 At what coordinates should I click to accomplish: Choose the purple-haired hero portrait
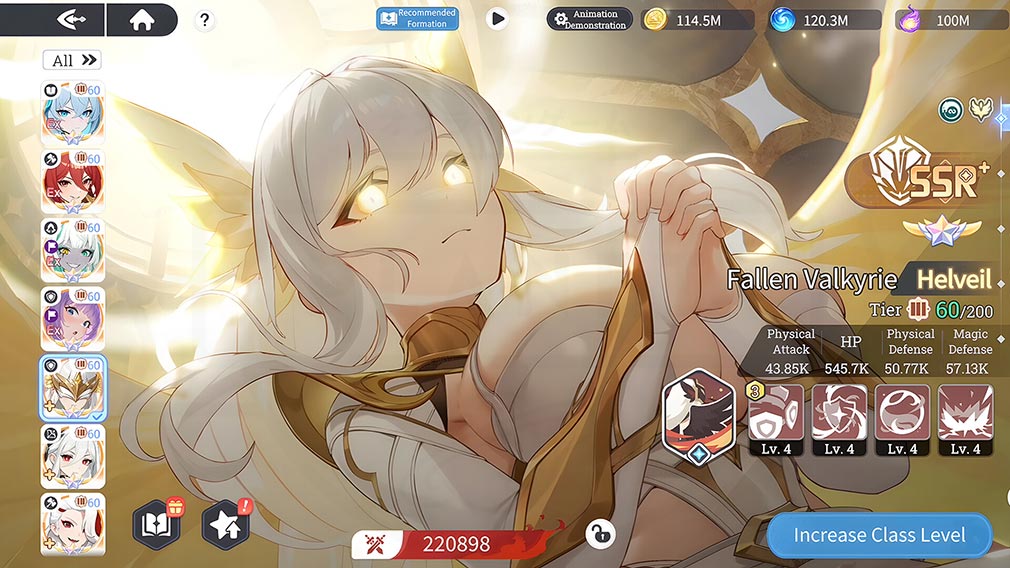[x=72, y=319]
